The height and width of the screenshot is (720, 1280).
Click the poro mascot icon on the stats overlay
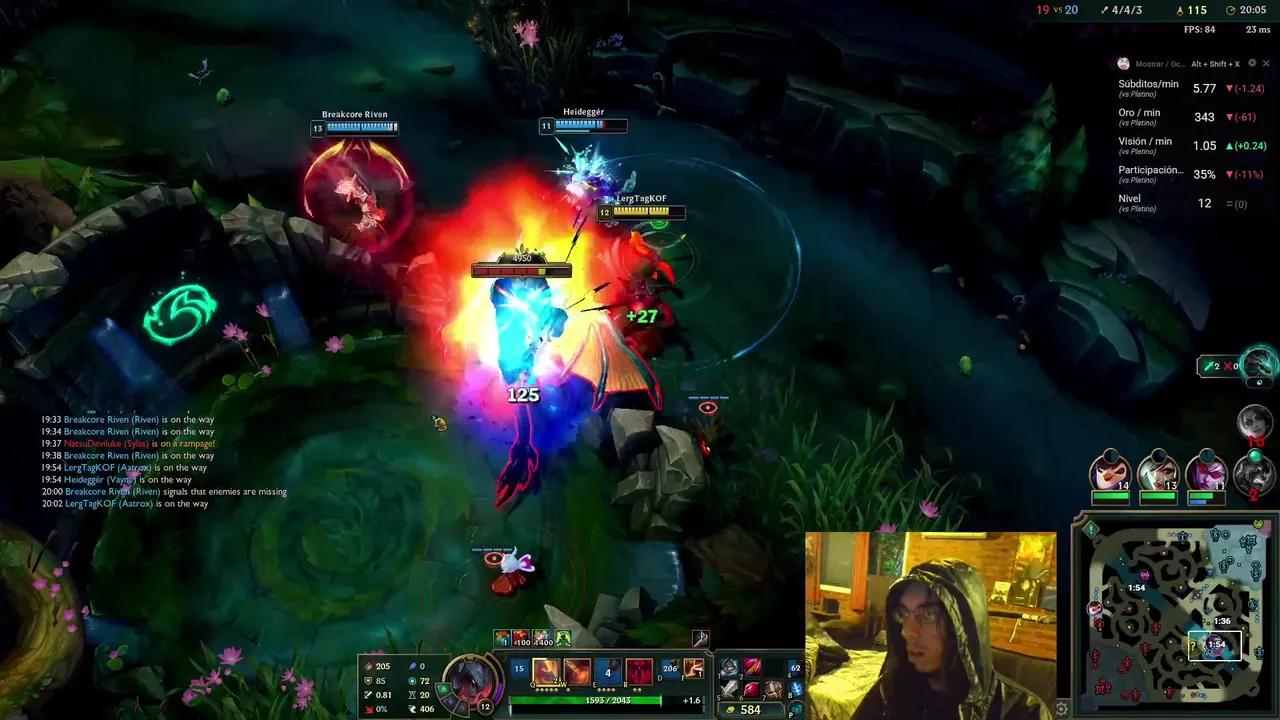tap(1122, 63)
